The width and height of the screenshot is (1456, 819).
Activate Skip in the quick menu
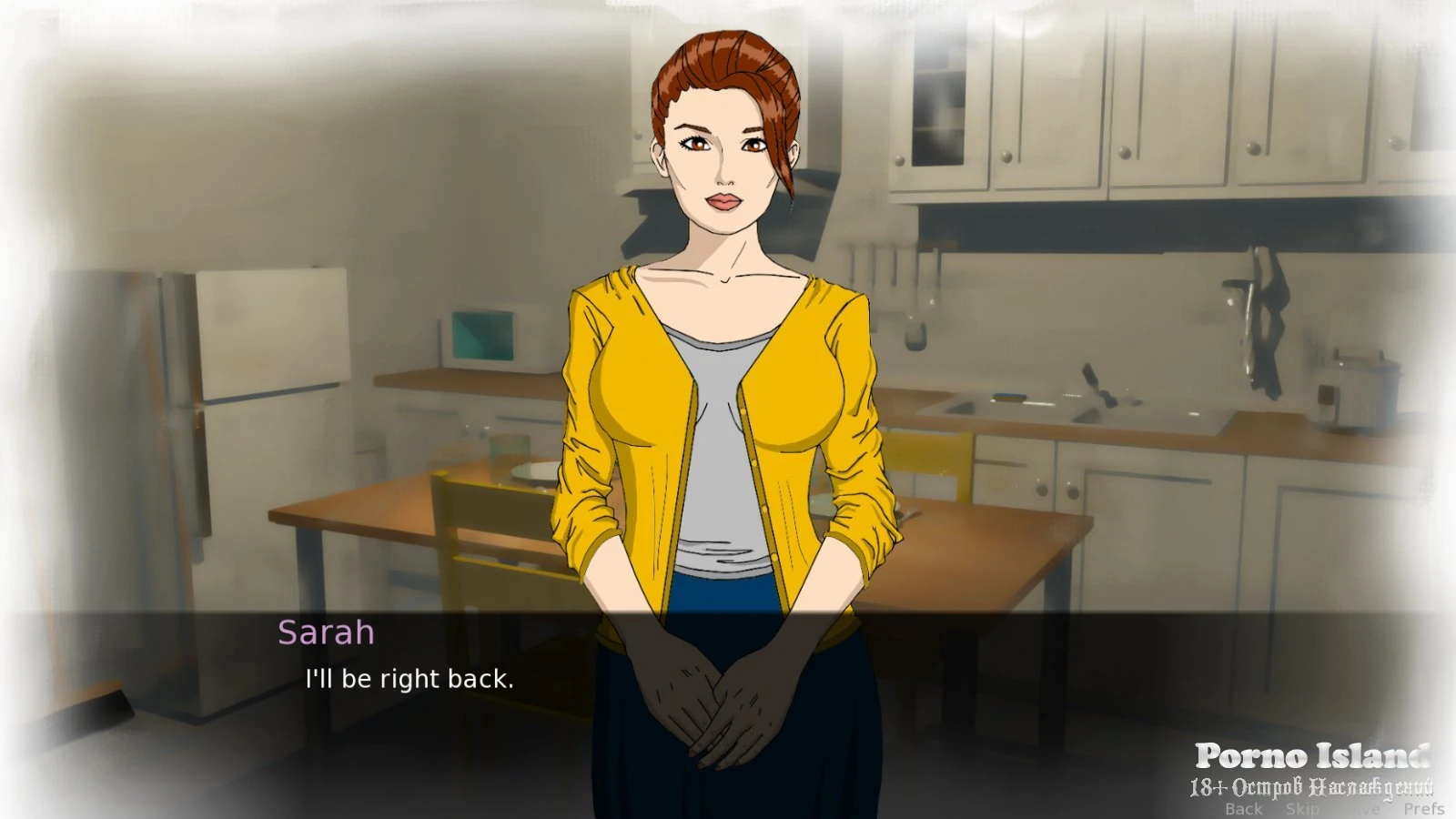[1302, 808]
